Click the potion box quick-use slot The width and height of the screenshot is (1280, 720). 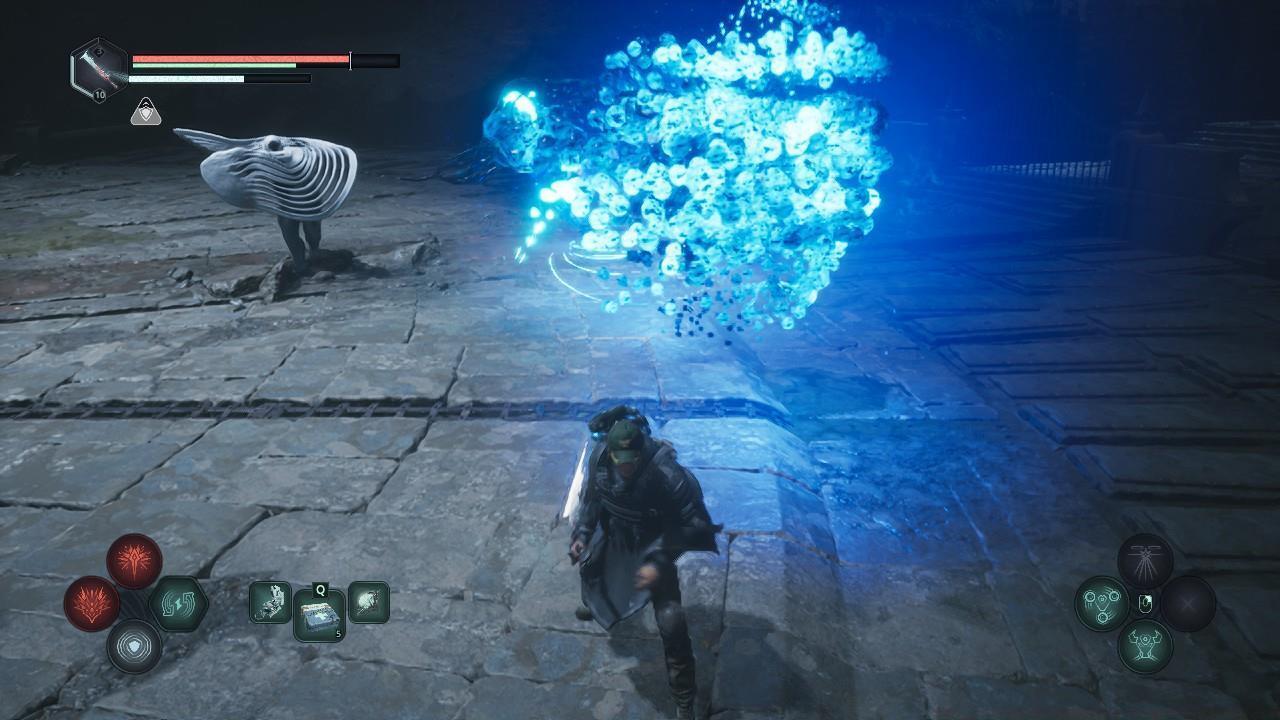319,614
